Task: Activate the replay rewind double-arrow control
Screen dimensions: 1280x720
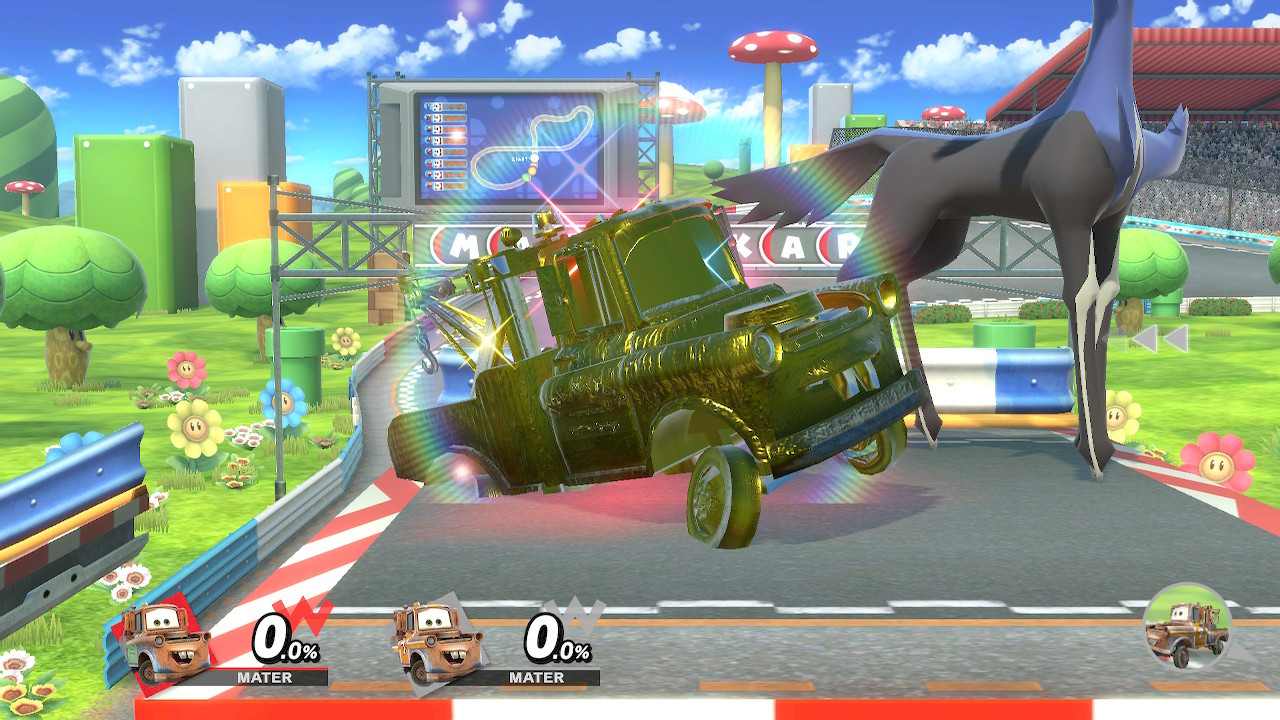Action: [x=1160, y=339]
